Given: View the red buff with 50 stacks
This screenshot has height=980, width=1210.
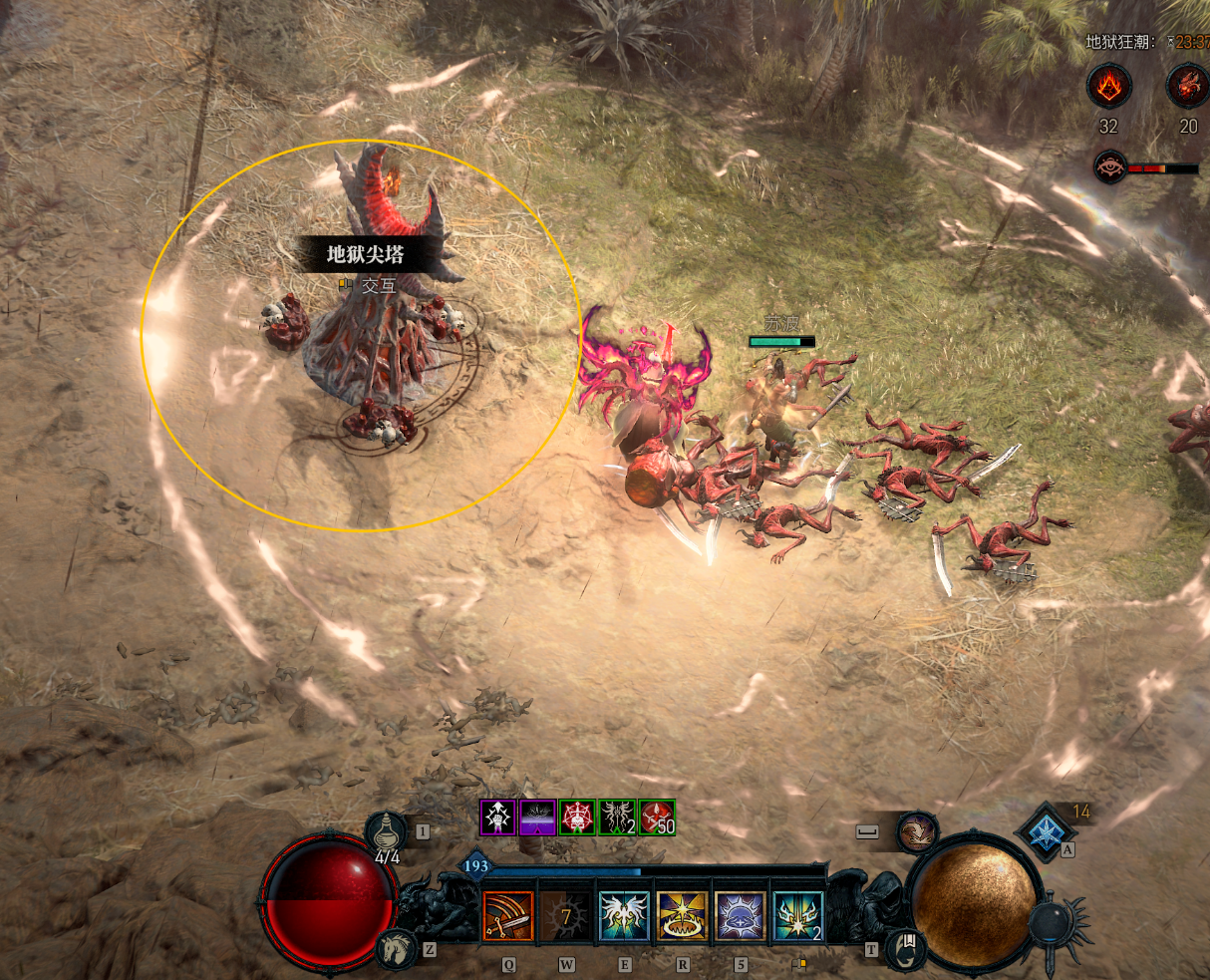Looking at the screenshot, I should pyautogui.click(x=657, y=817).
